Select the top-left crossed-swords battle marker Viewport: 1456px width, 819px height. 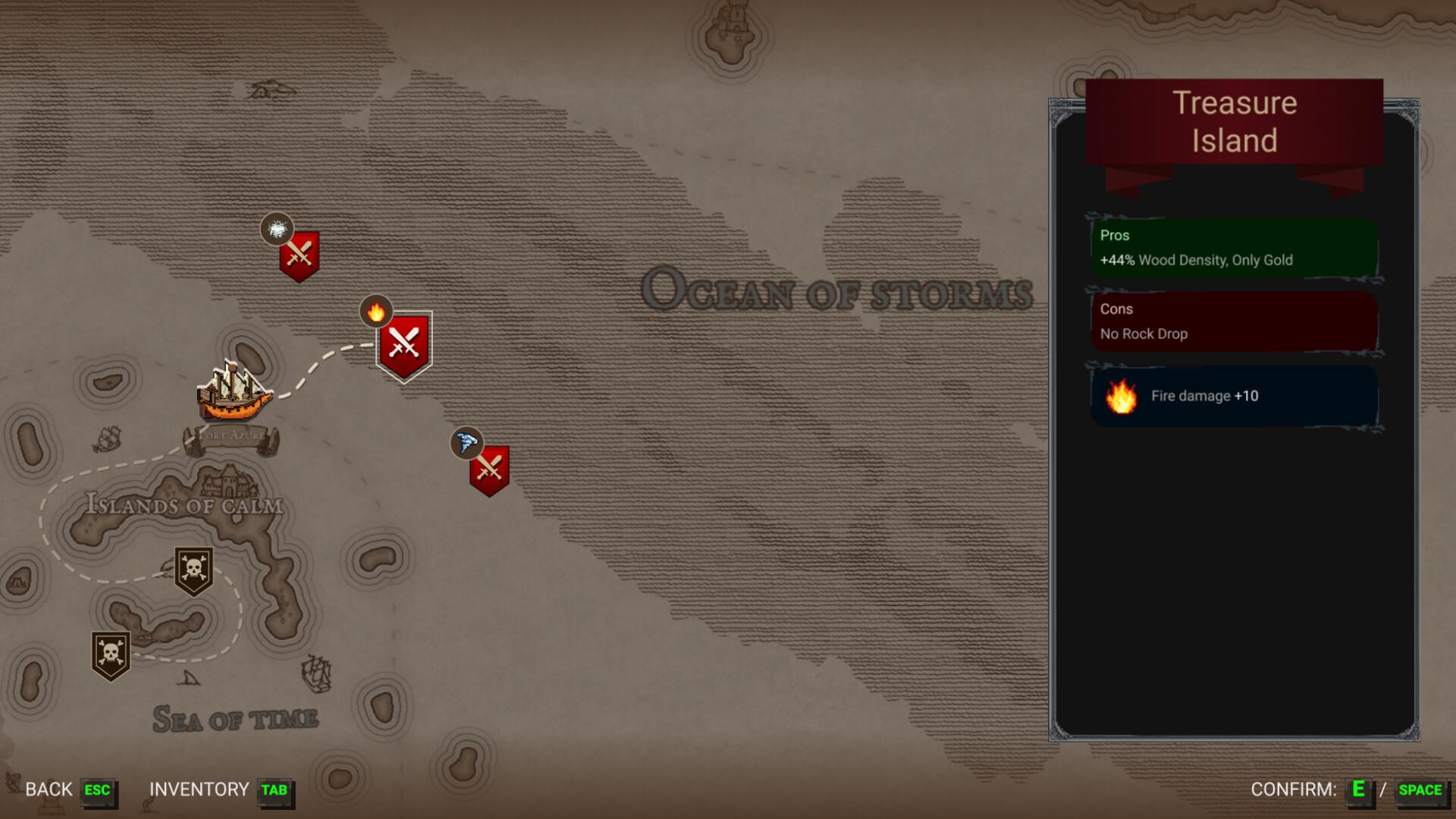tap(299, 255)
